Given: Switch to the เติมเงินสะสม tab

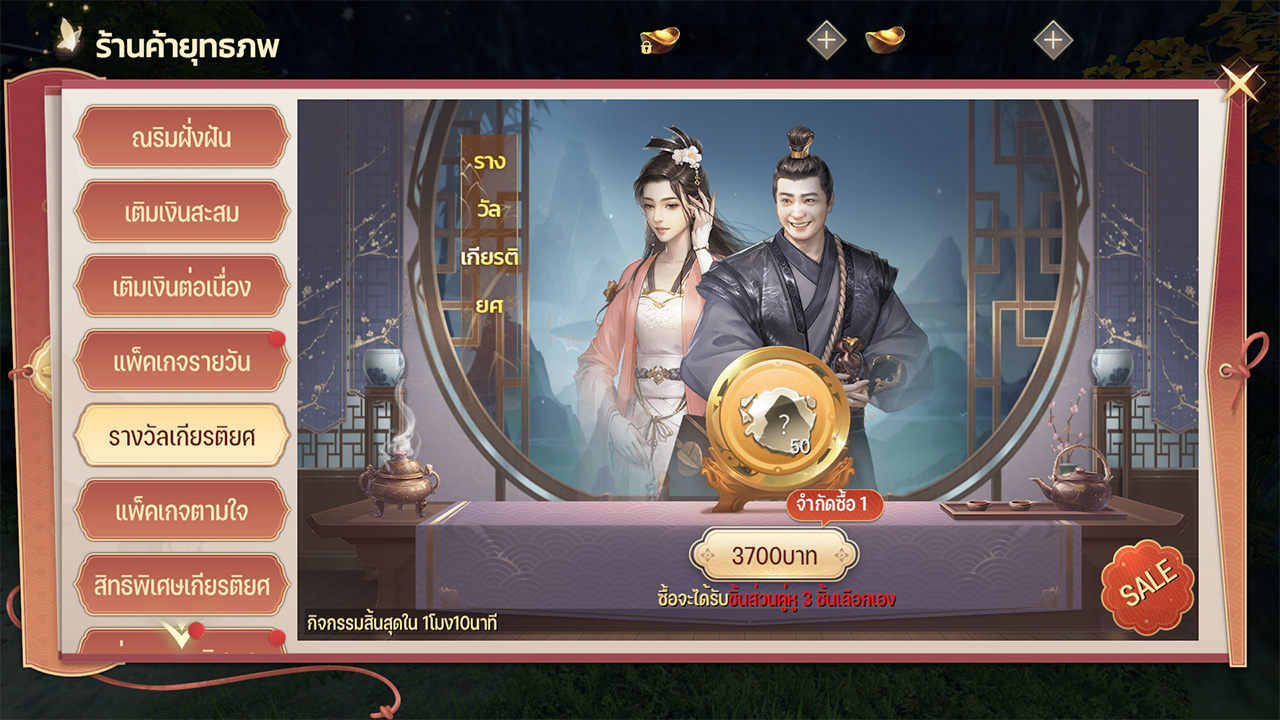Looking at the screenshot, I should tap(181, 212).
